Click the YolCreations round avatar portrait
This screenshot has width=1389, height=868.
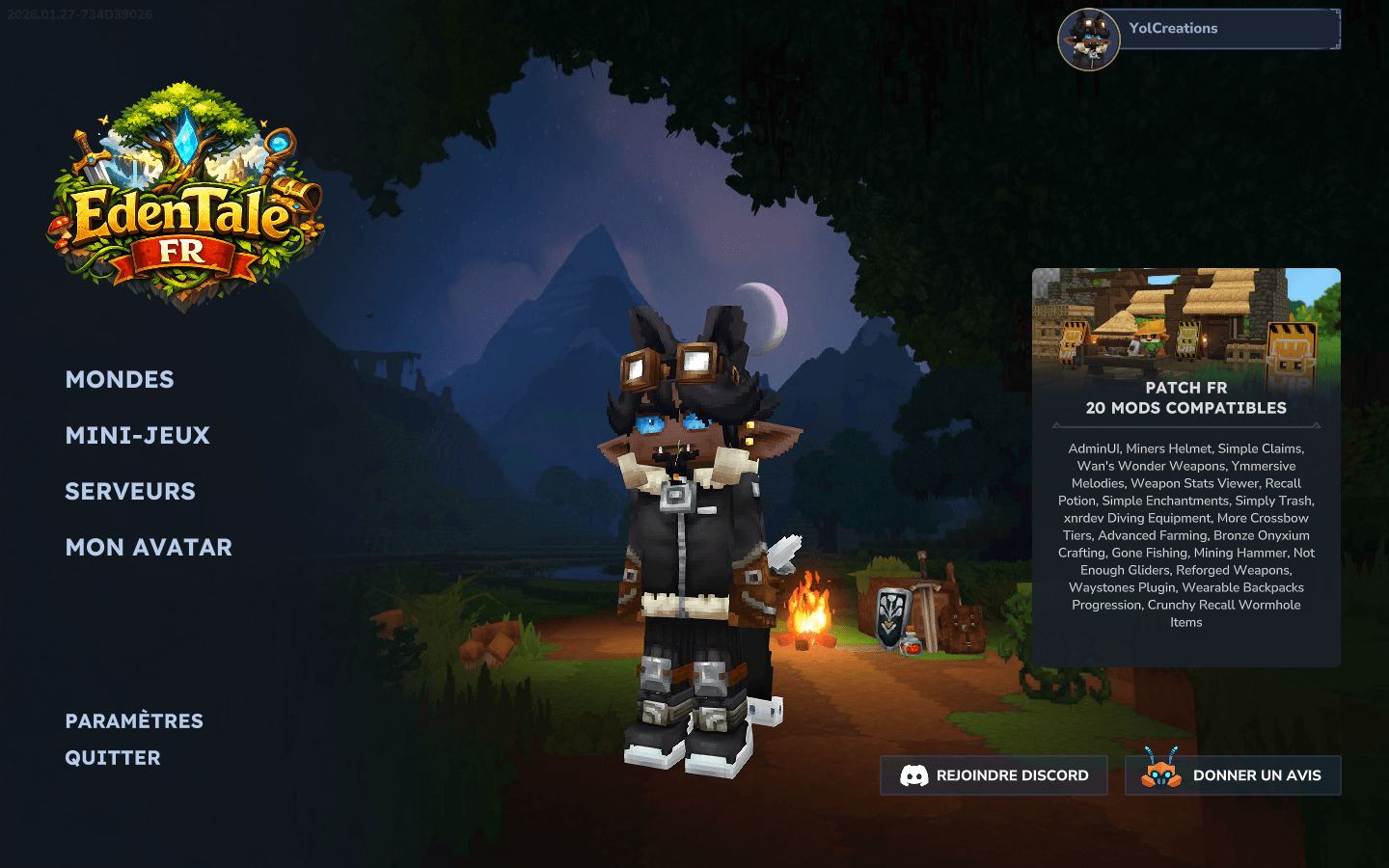click(x=1089, y=40)
